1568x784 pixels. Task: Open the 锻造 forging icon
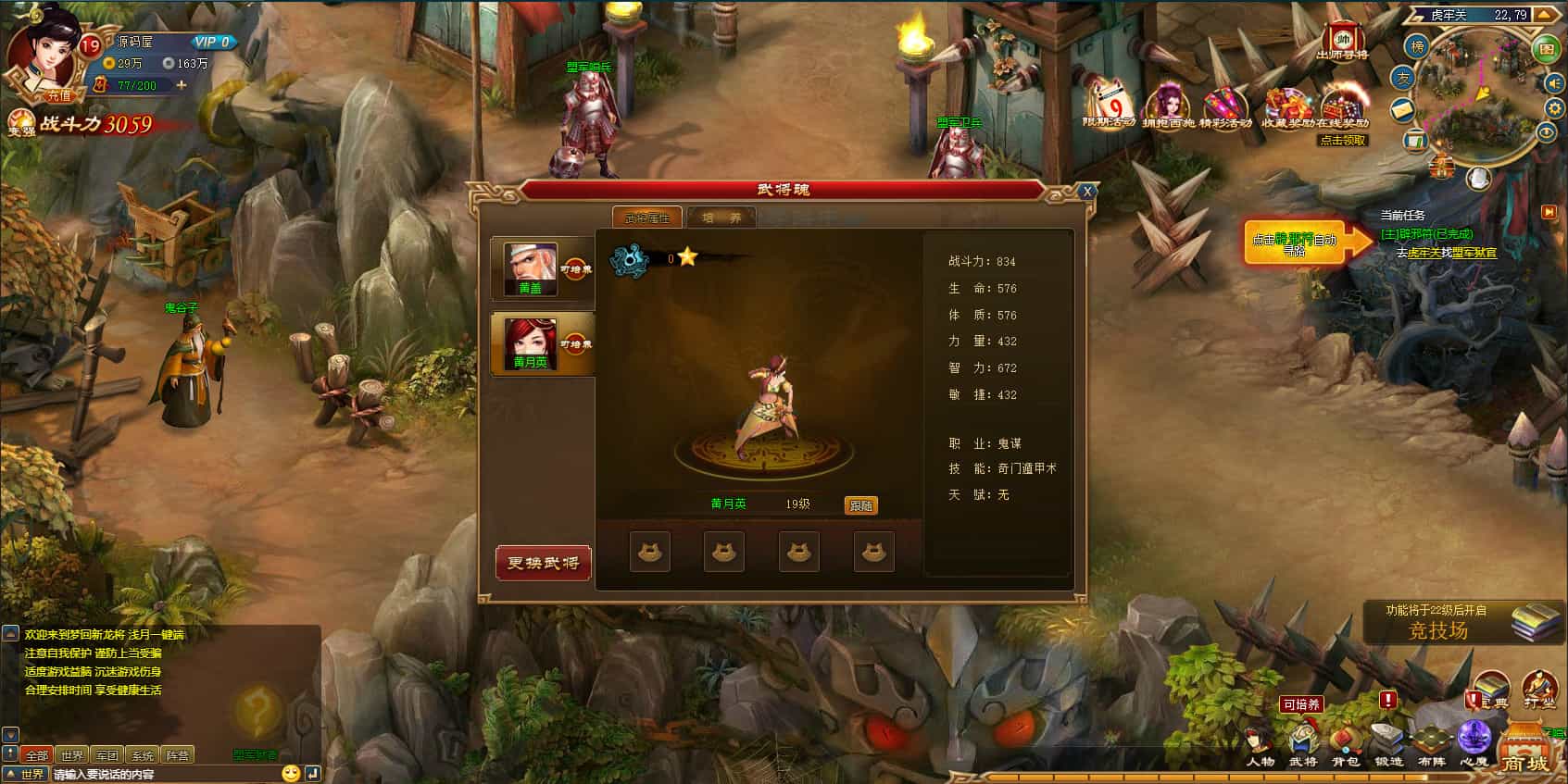tap(1386, 739)
